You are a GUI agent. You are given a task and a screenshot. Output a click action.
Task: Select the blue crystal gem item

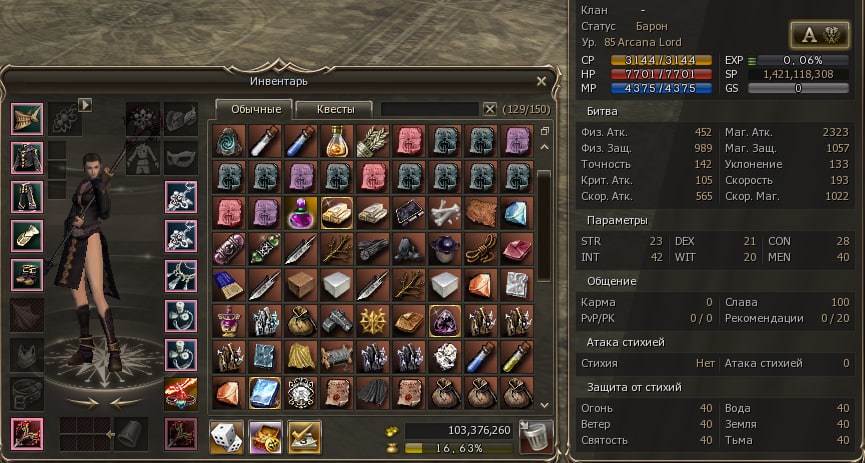coord(517,212)
